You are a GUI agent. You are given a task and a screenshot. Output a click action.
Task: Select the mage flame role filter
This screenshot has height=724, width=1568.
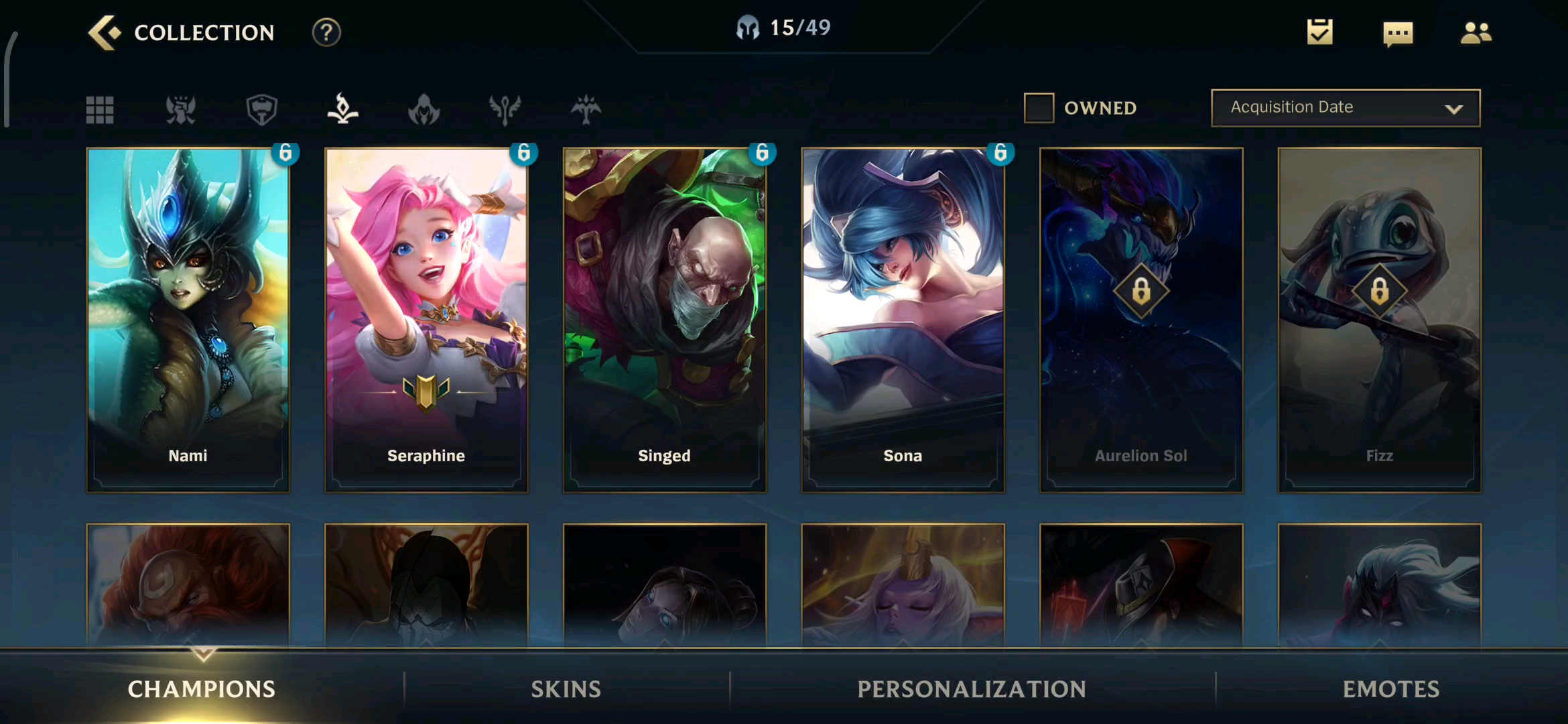[x=342, y=109]
